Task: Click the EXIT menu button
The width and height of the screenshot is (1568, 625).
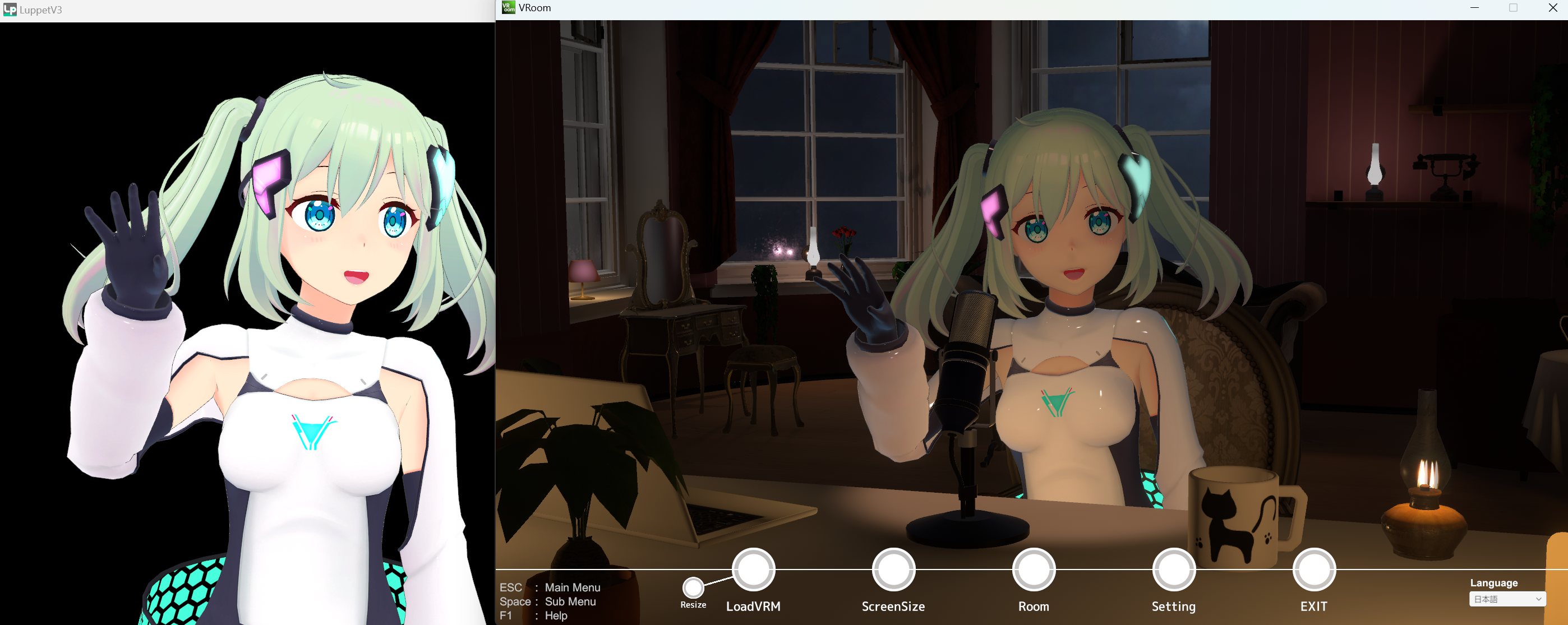Action: (1313, 570)
